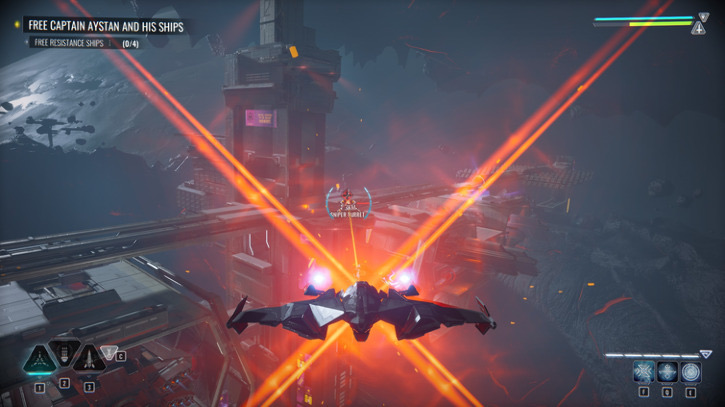Activate the crossed arrows ability
Viewport: 725px width, 407px height.
coord(643,372)
